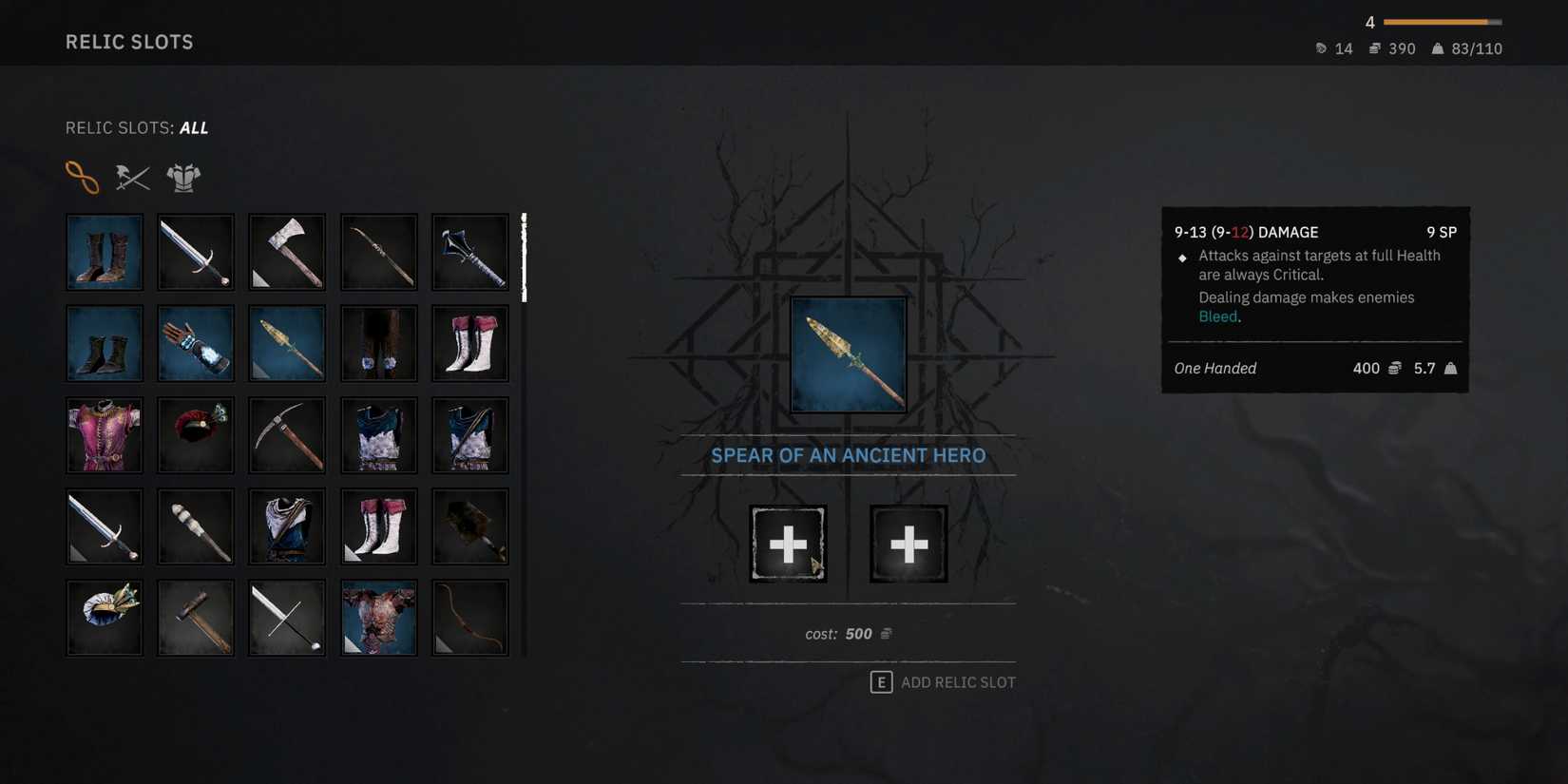Select the red feathered hat thumbnail
The width and height of the screenshot is (1568, 784).
(196, 434)
